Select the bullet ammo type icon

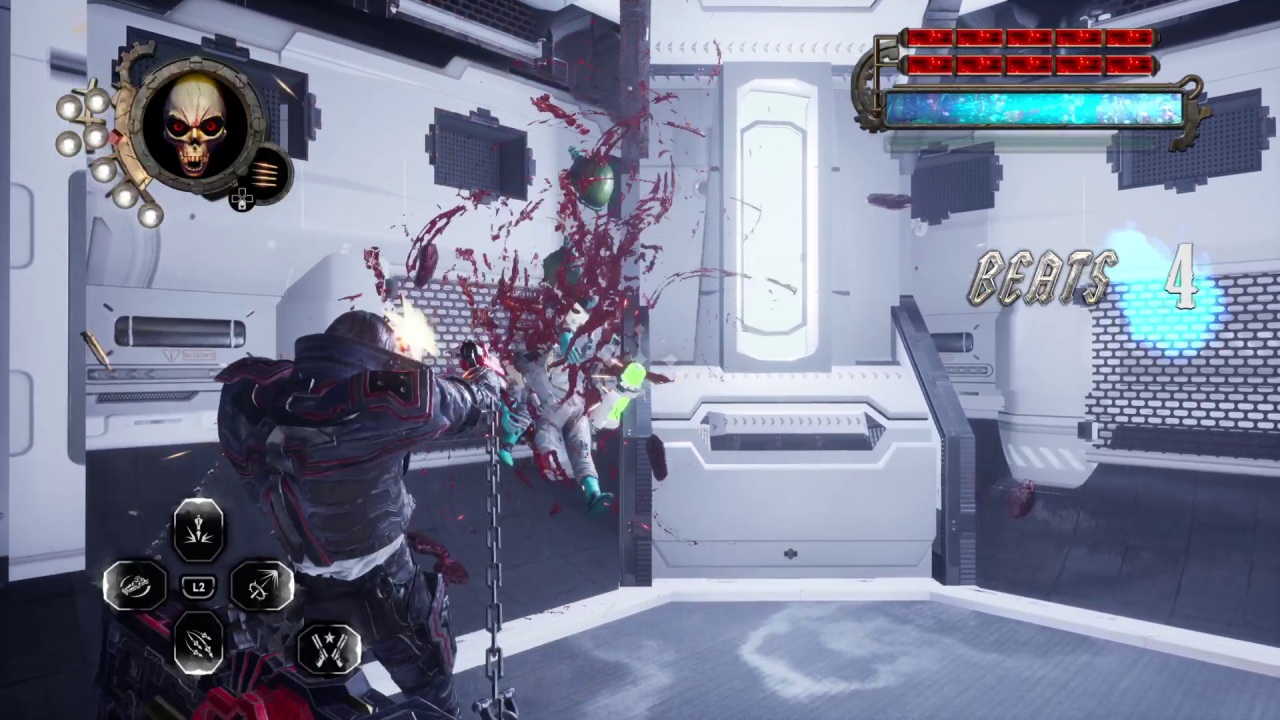coord(265,170)
